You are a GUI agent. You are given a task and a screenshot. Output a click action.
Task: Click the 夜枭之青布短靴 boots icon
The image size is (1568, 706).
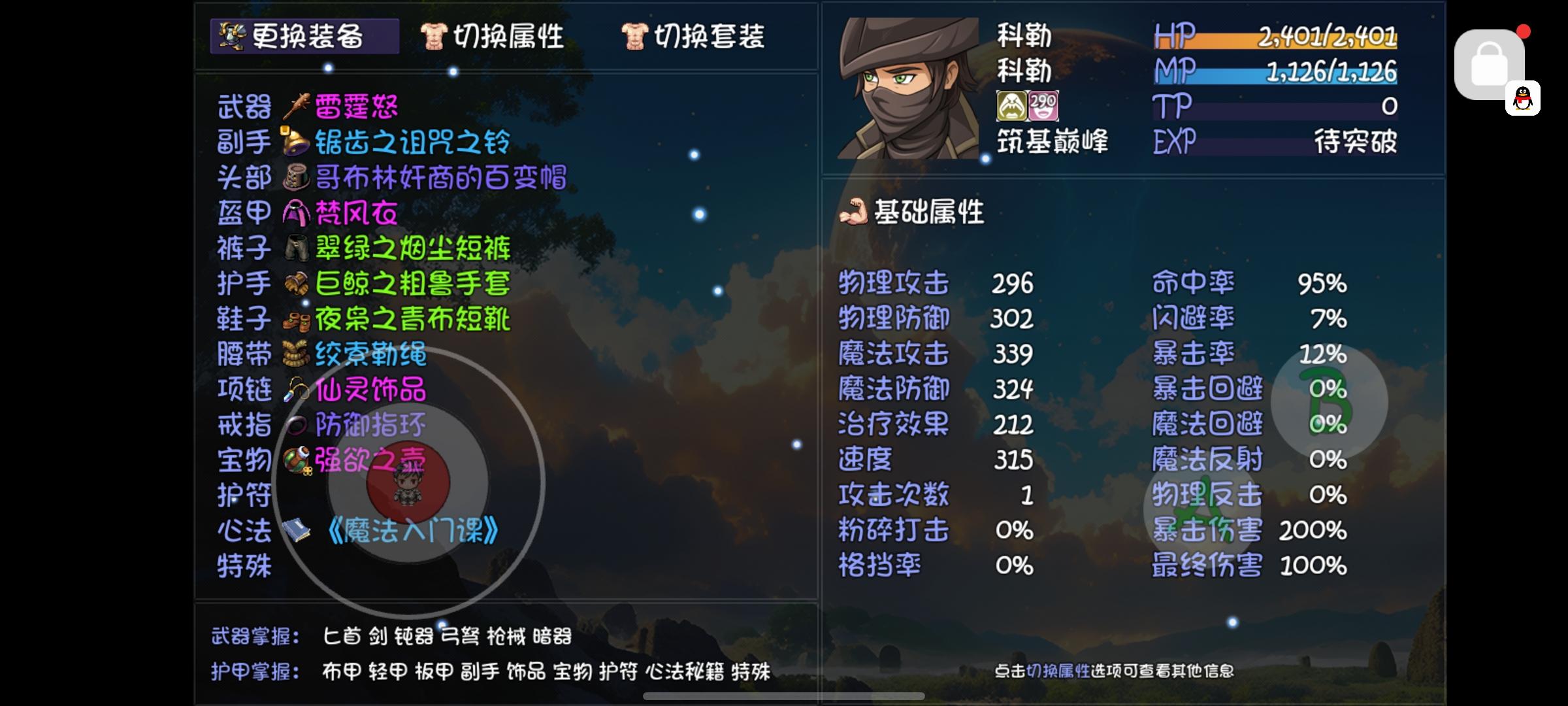point(295,318)
